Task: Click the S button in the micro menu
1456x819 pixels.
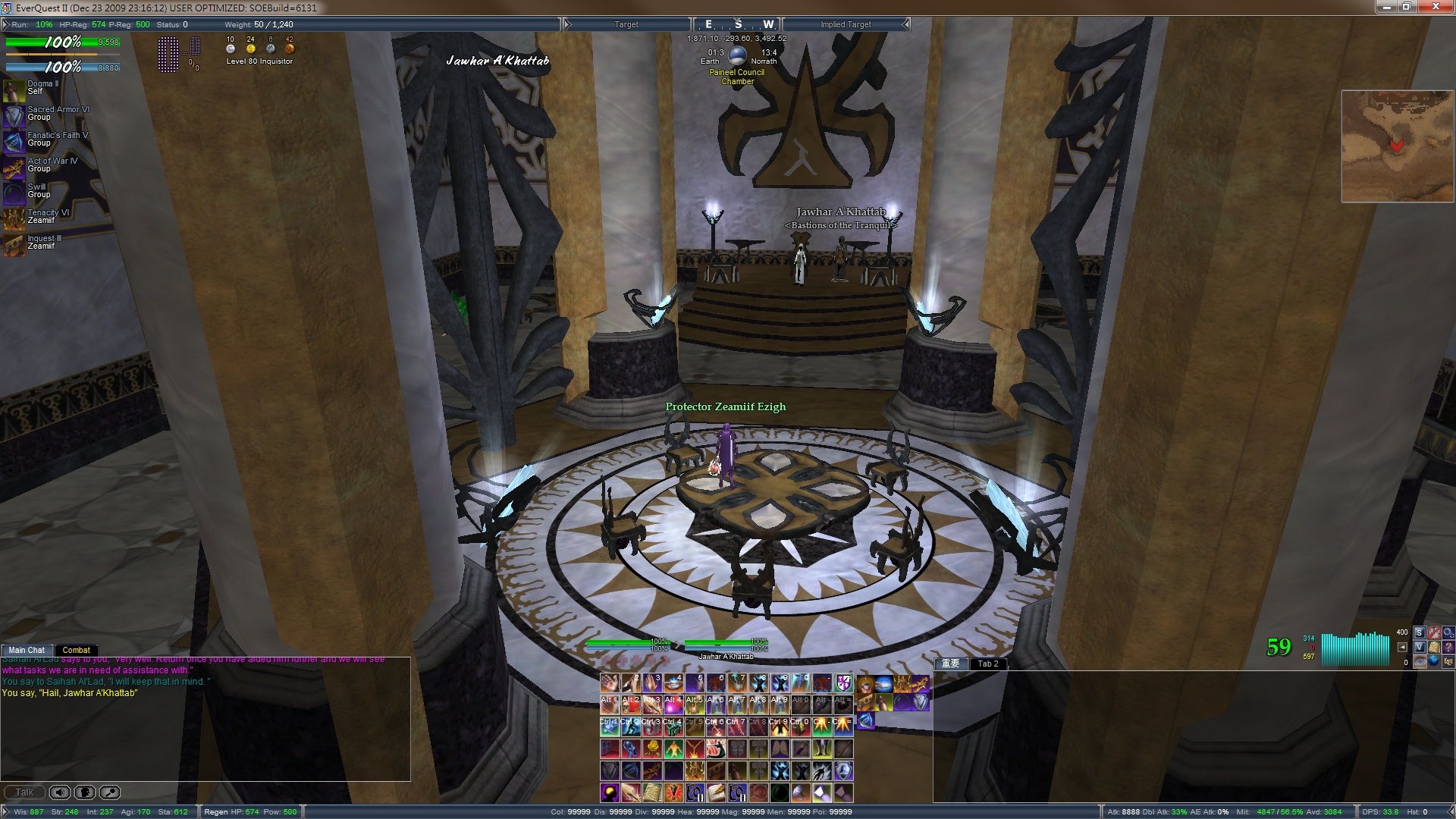Action: click(1420, 632)
